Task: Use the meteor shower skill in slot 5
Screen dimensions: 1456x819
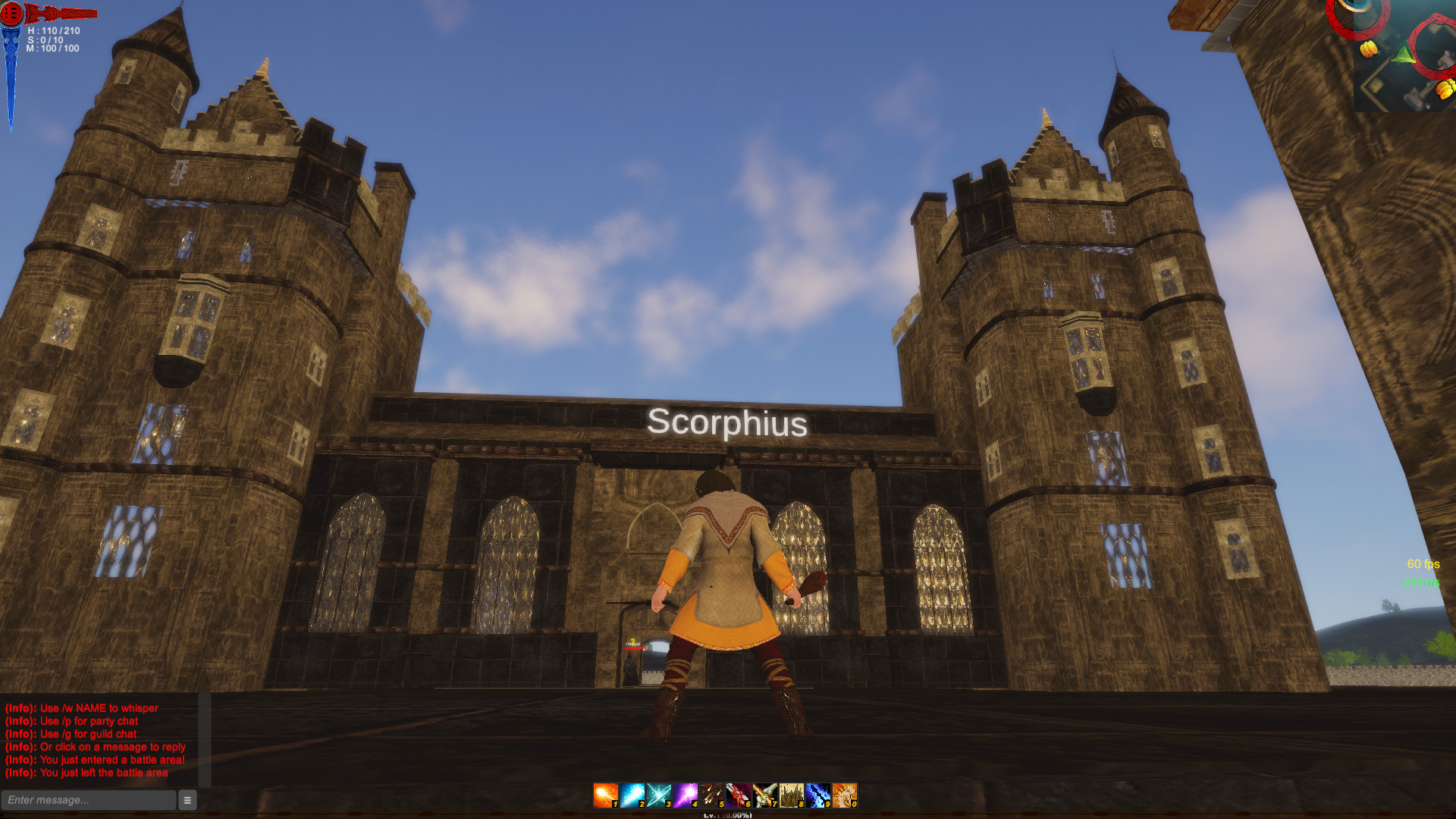Action: 714,796
